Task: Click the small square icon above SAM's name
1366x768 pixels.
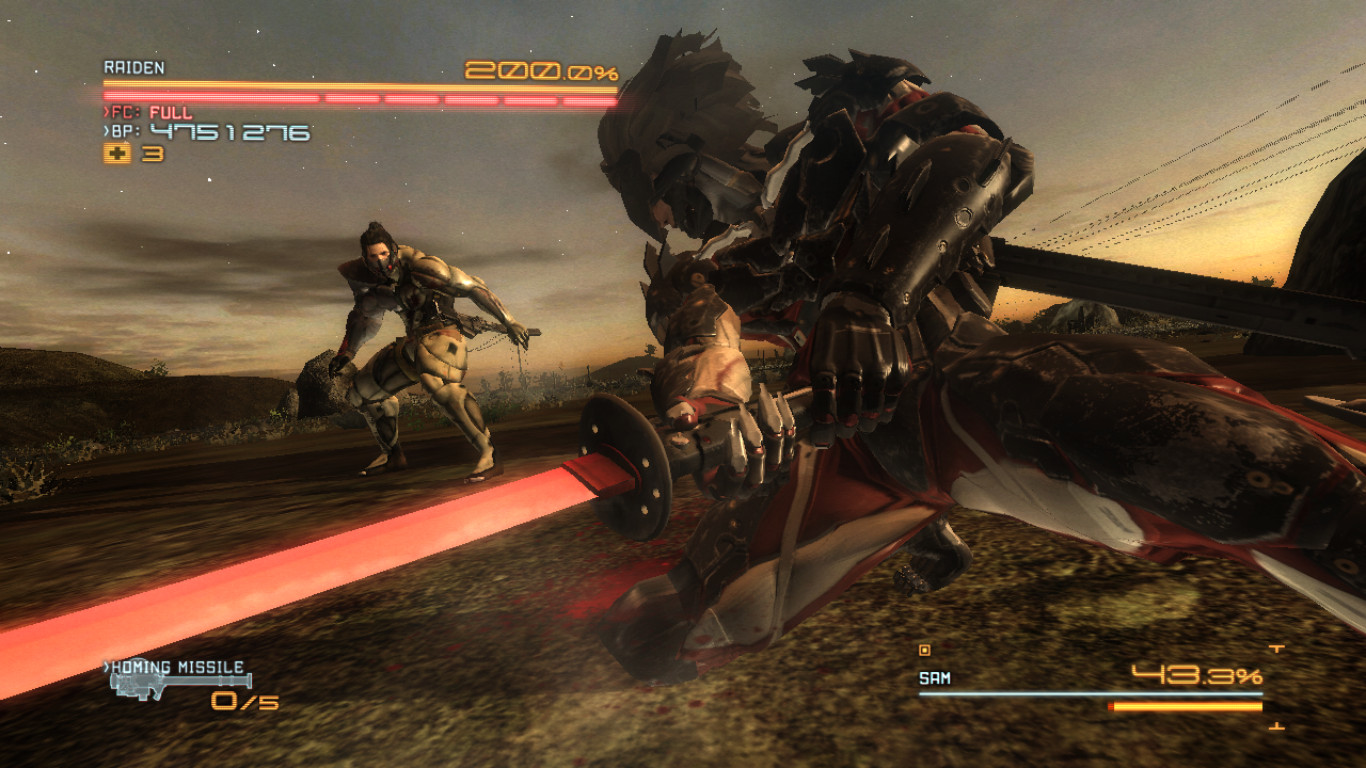Action: pos(925,650)
